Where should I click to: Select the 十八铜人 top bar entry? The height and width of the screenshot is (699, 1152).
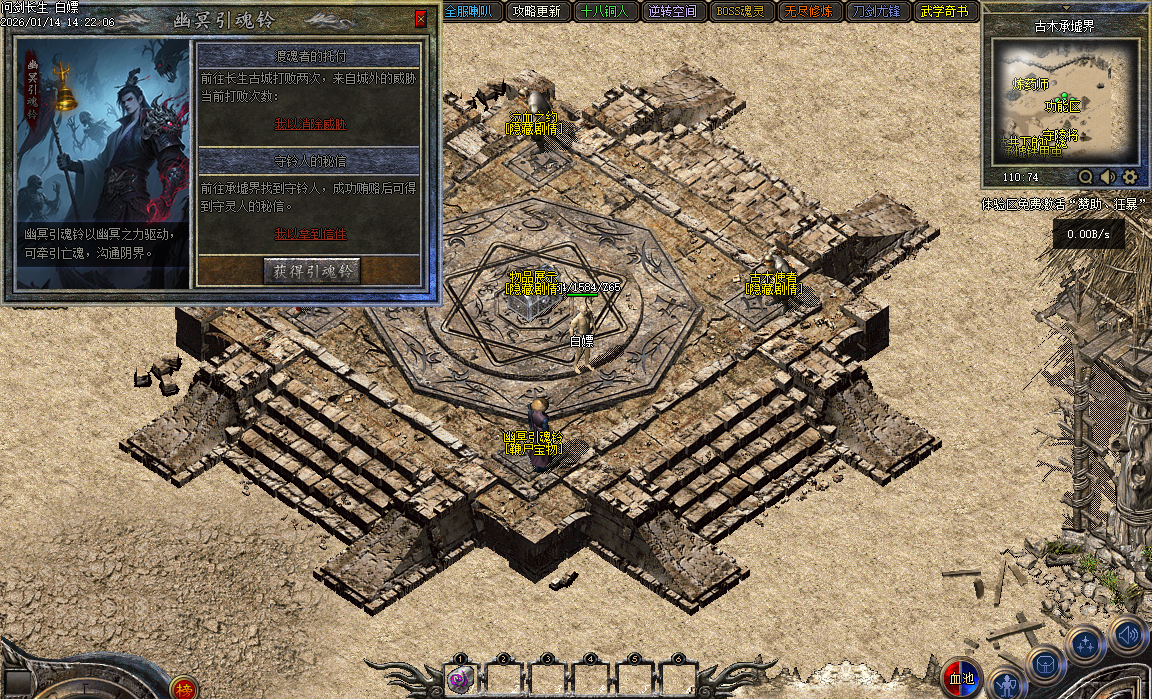click(605, 12)
